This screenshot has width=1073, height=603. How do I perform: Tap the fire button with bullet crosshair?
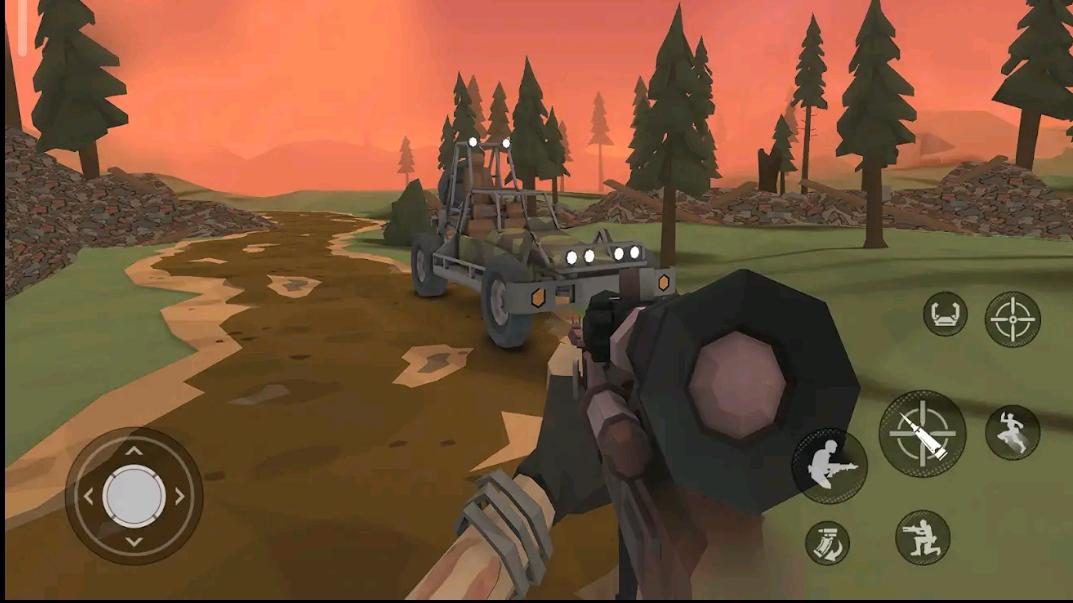point(921,433)
